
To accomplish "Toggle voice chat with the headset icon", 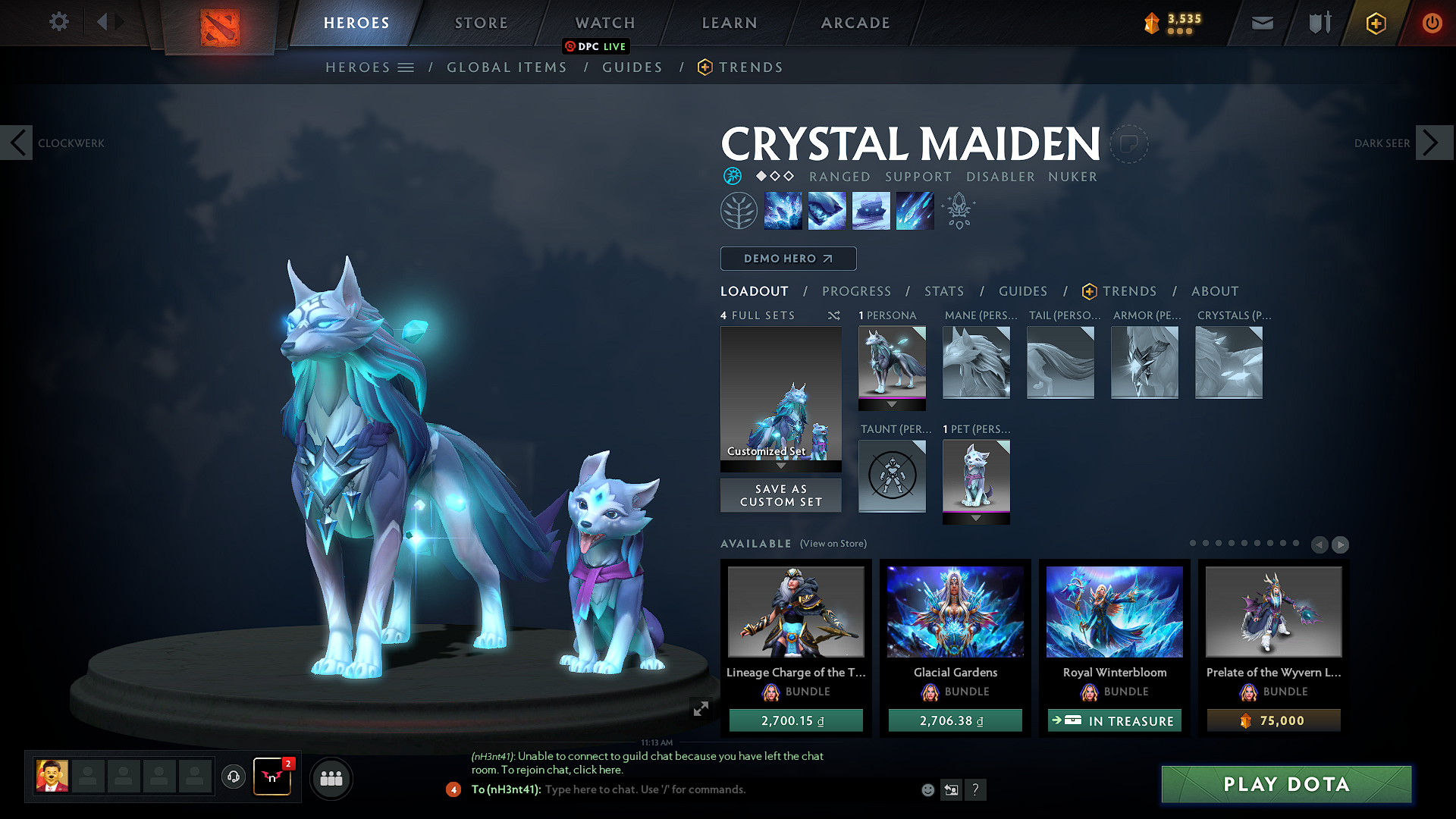I will click(x=233, y=778).
